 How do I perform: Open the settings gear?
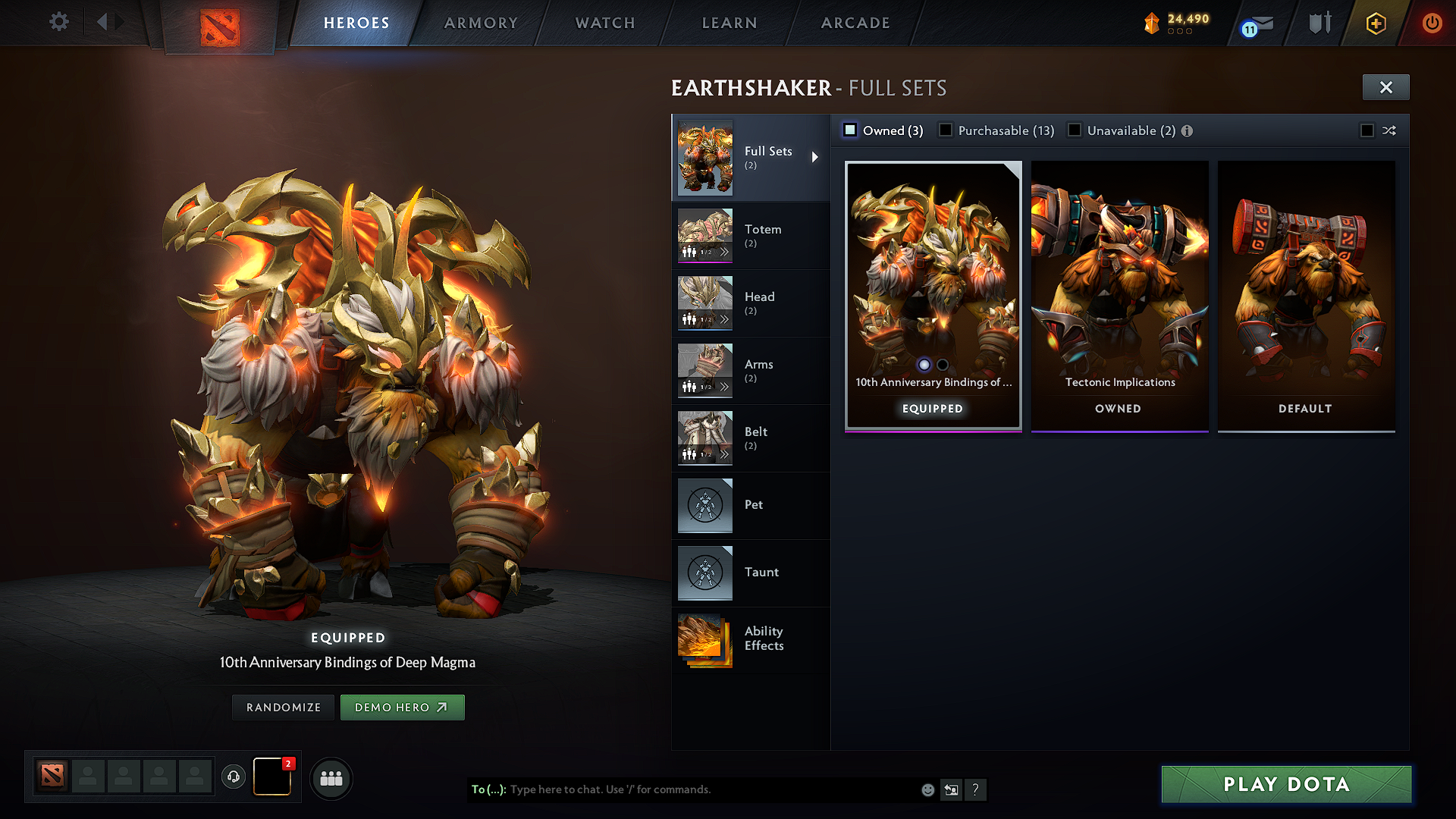click(58, 22)
